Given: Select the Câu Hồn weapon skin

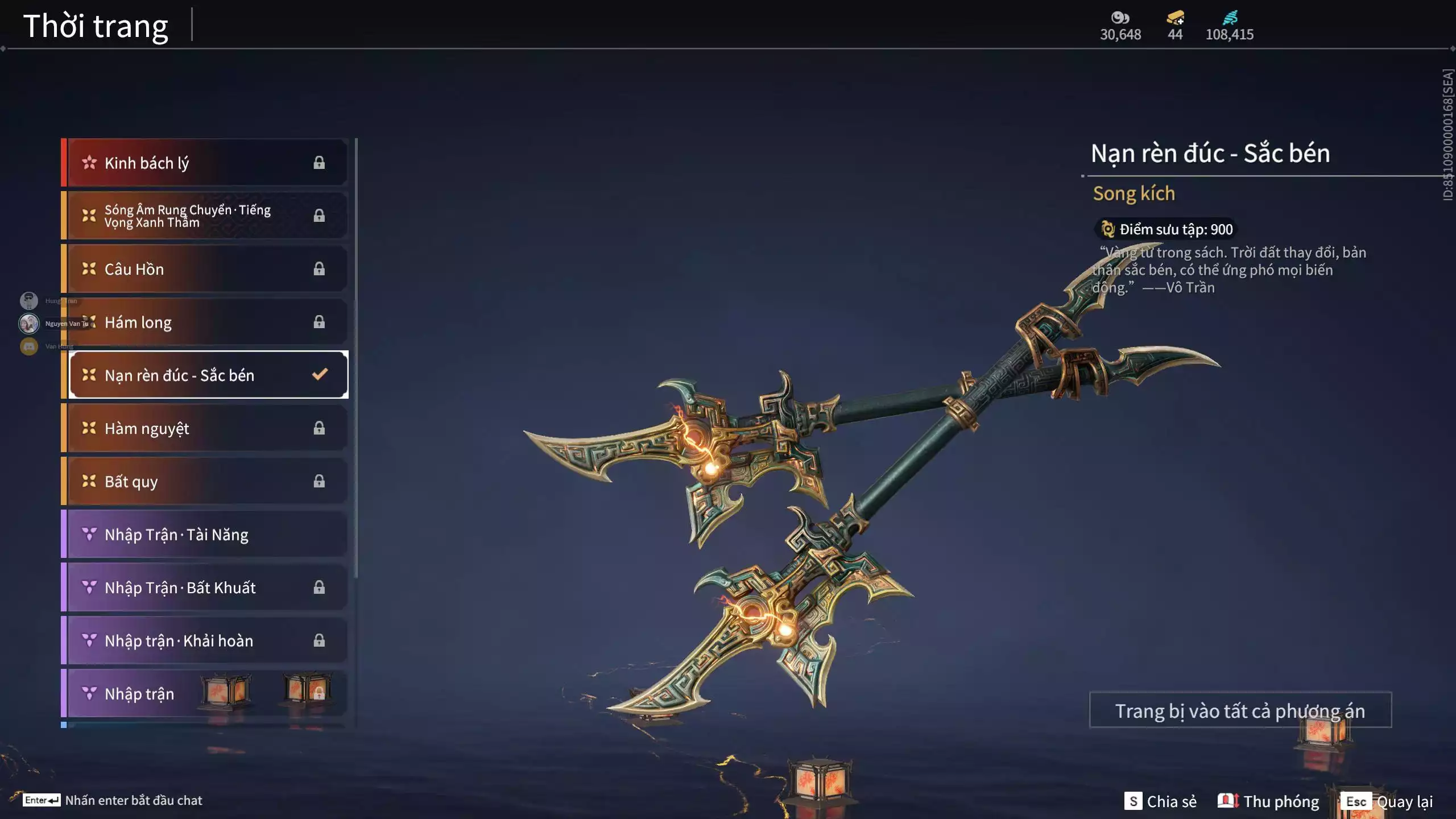Looking at the screenshot, I should point(205,268).
